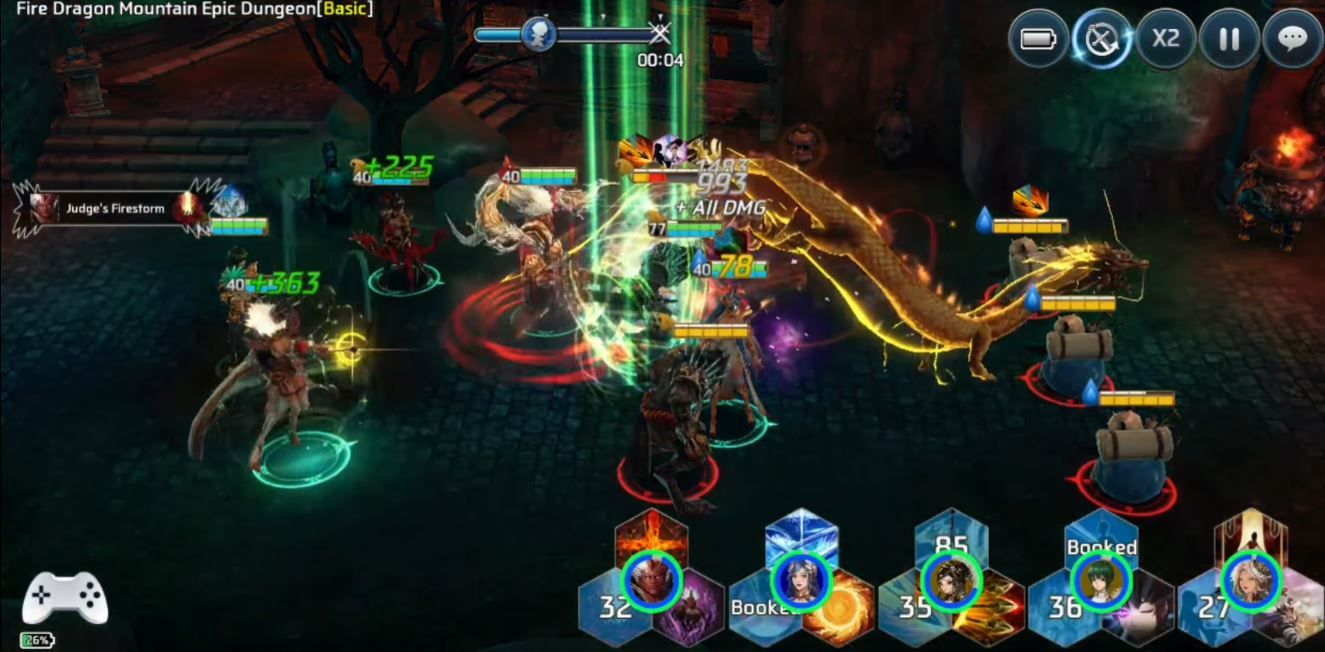Viewport: 1325px width, 652px height.
Task: Trigger the golden spears skill
Action: (x=988, y=610)
